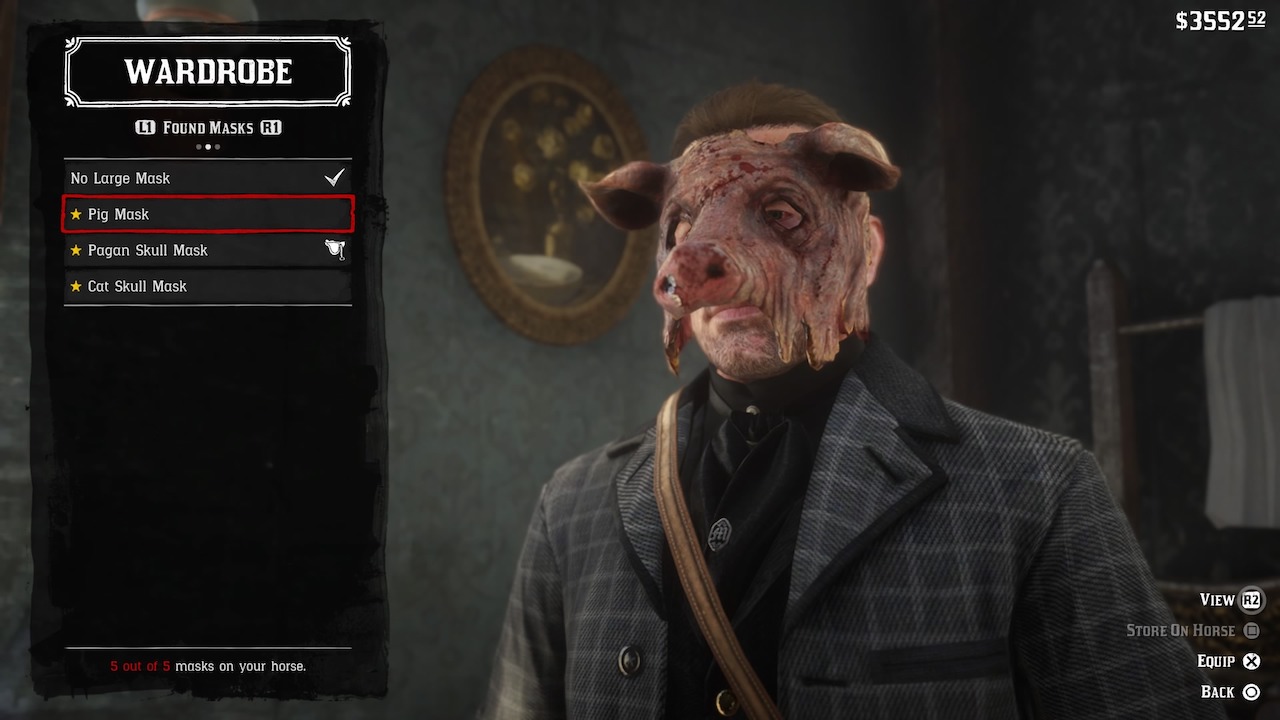Click the R2 View button icon
Viewport: 1280px width, 720px height.
[x=1252, y=600]
